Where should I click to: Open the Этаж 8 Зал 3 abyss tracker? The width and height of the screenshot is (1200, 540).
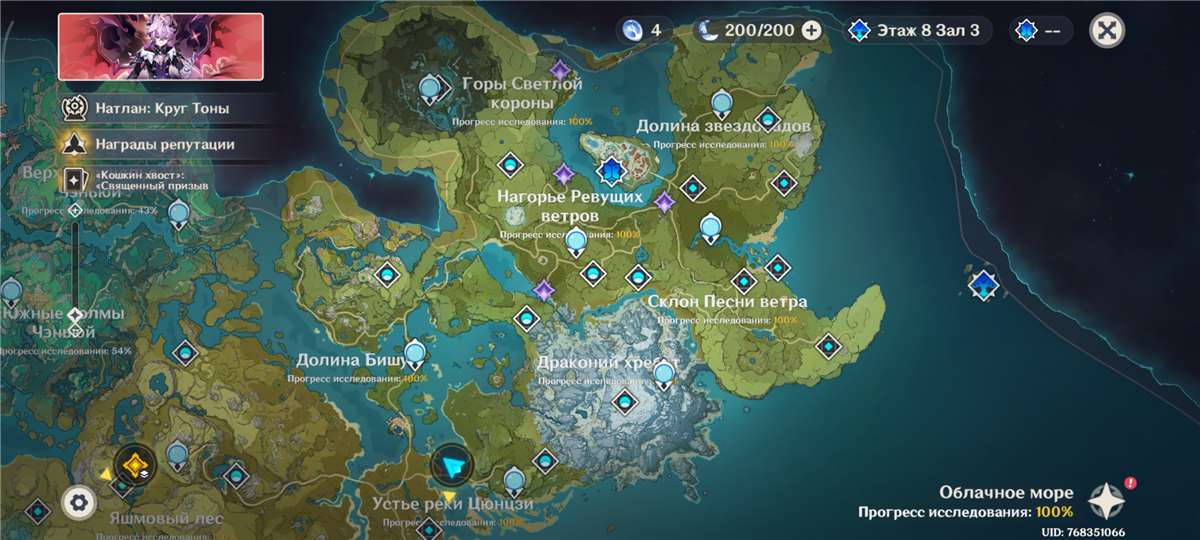tap(917, 30)
